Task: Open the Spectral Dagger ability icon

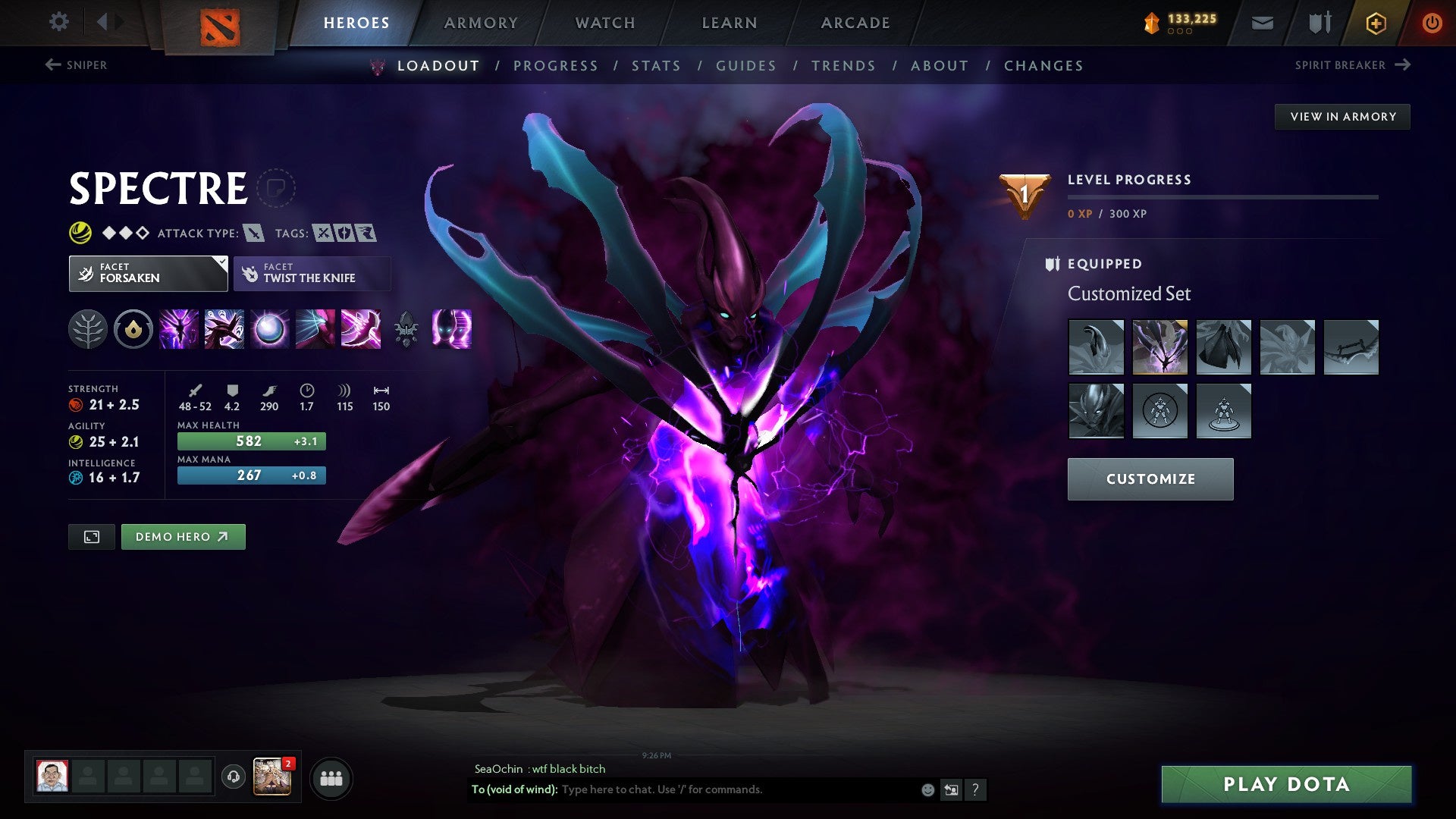Action: click(x=178, y=329)
